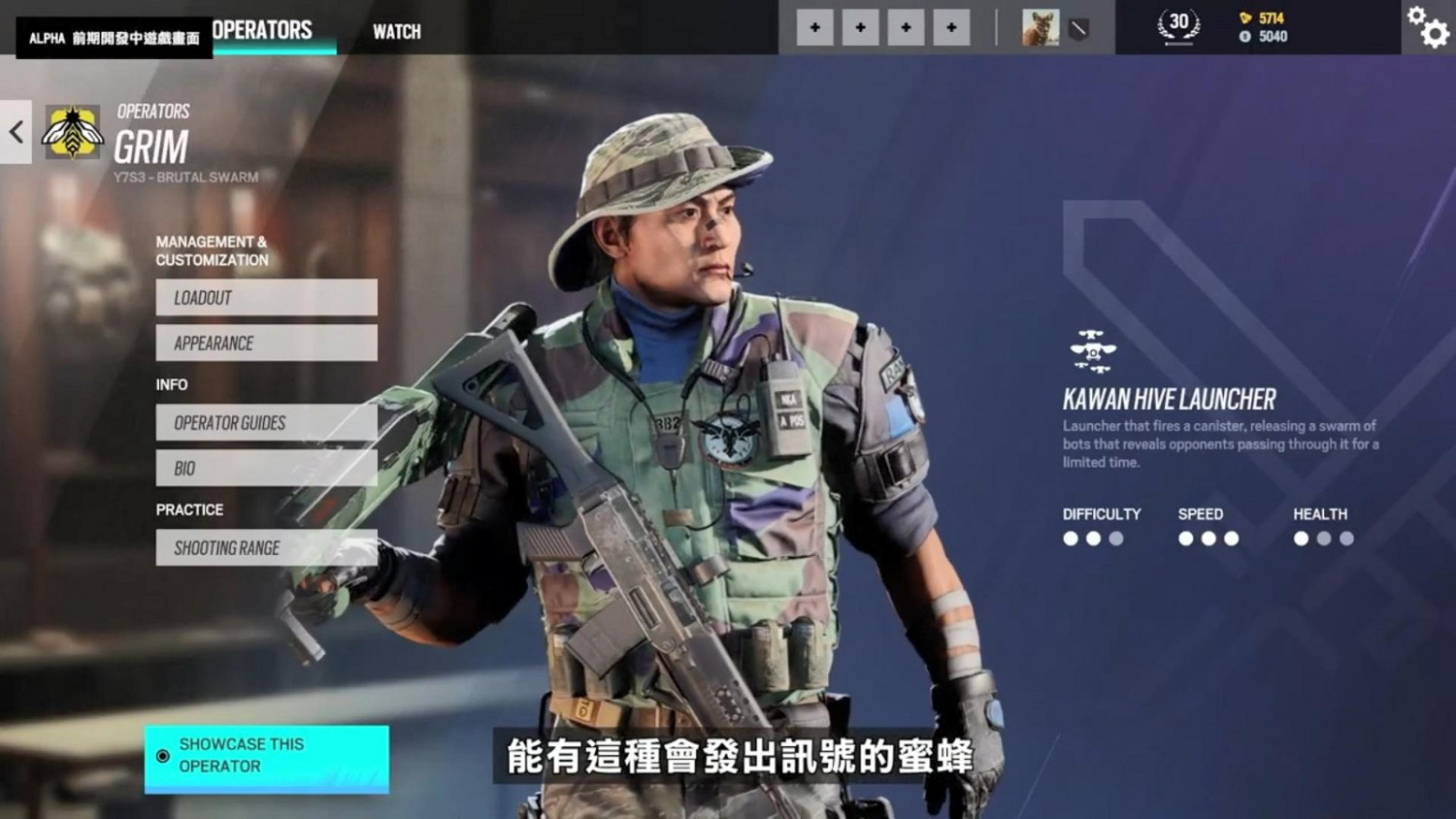Click Grim's bee operator emblem
This screenshot has width=1456, height=819.
[73, 131]
